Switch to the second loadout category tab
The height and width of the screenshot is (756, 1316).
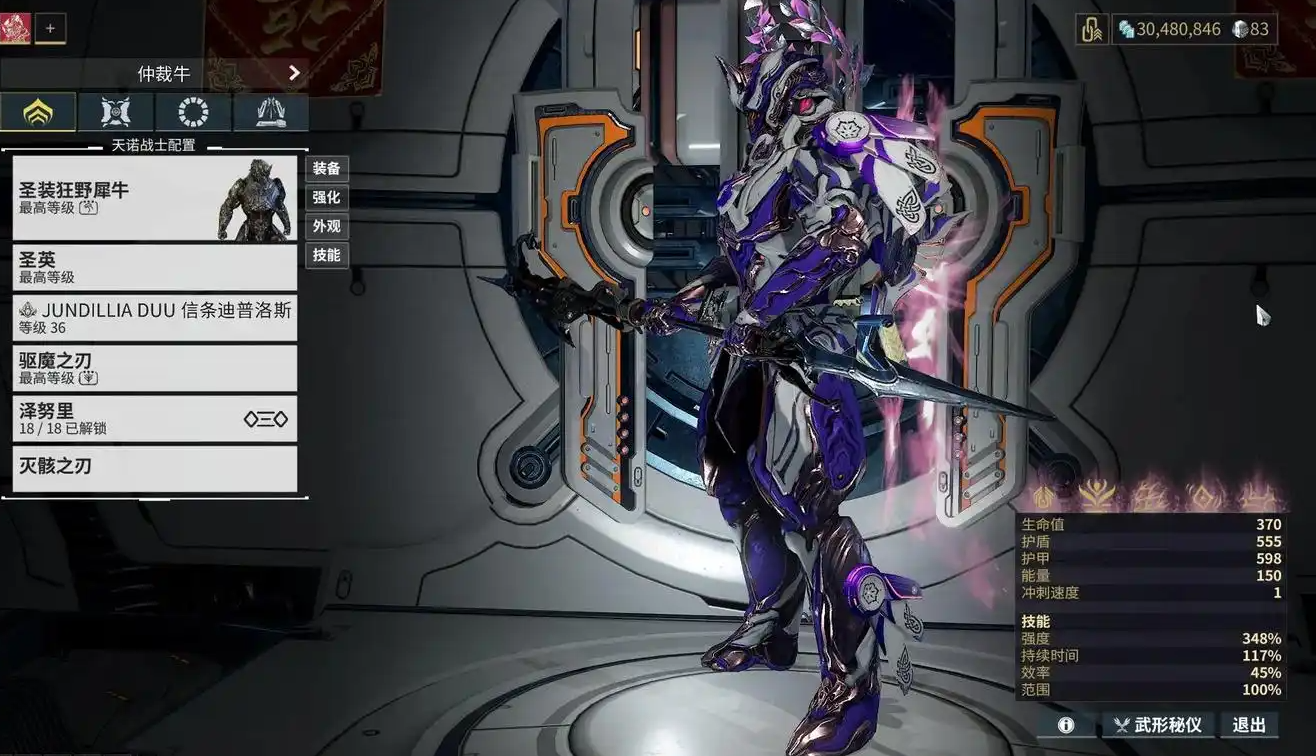pos(116,112)
